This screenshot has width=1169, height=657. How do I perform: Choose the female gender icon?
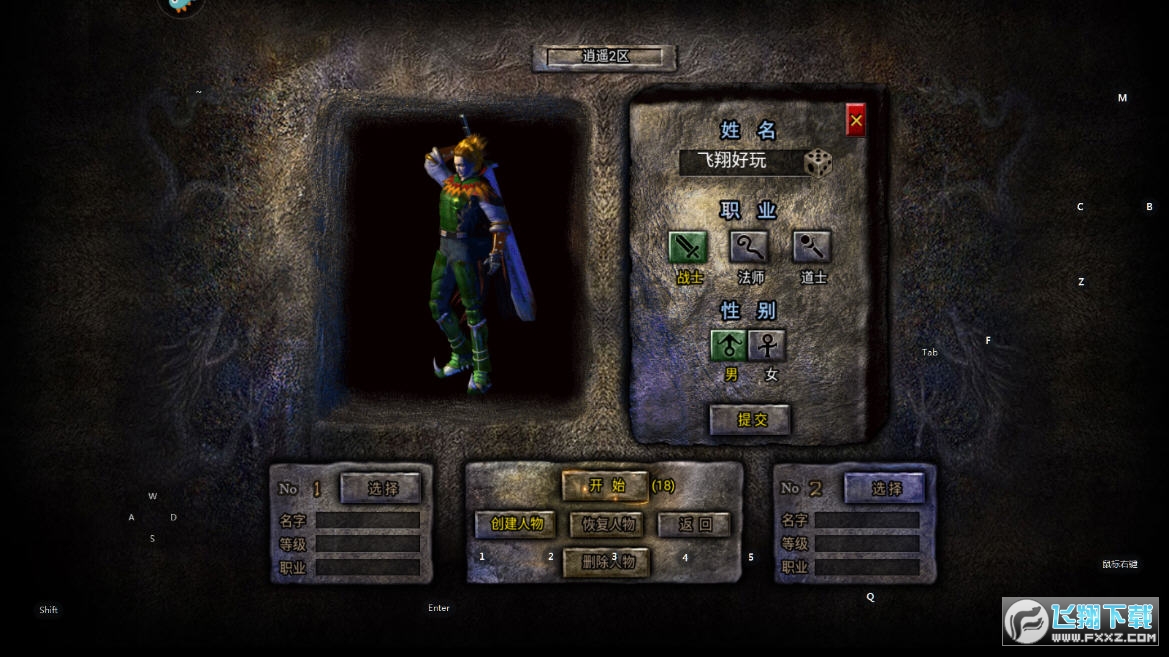[x=767, y=346]
